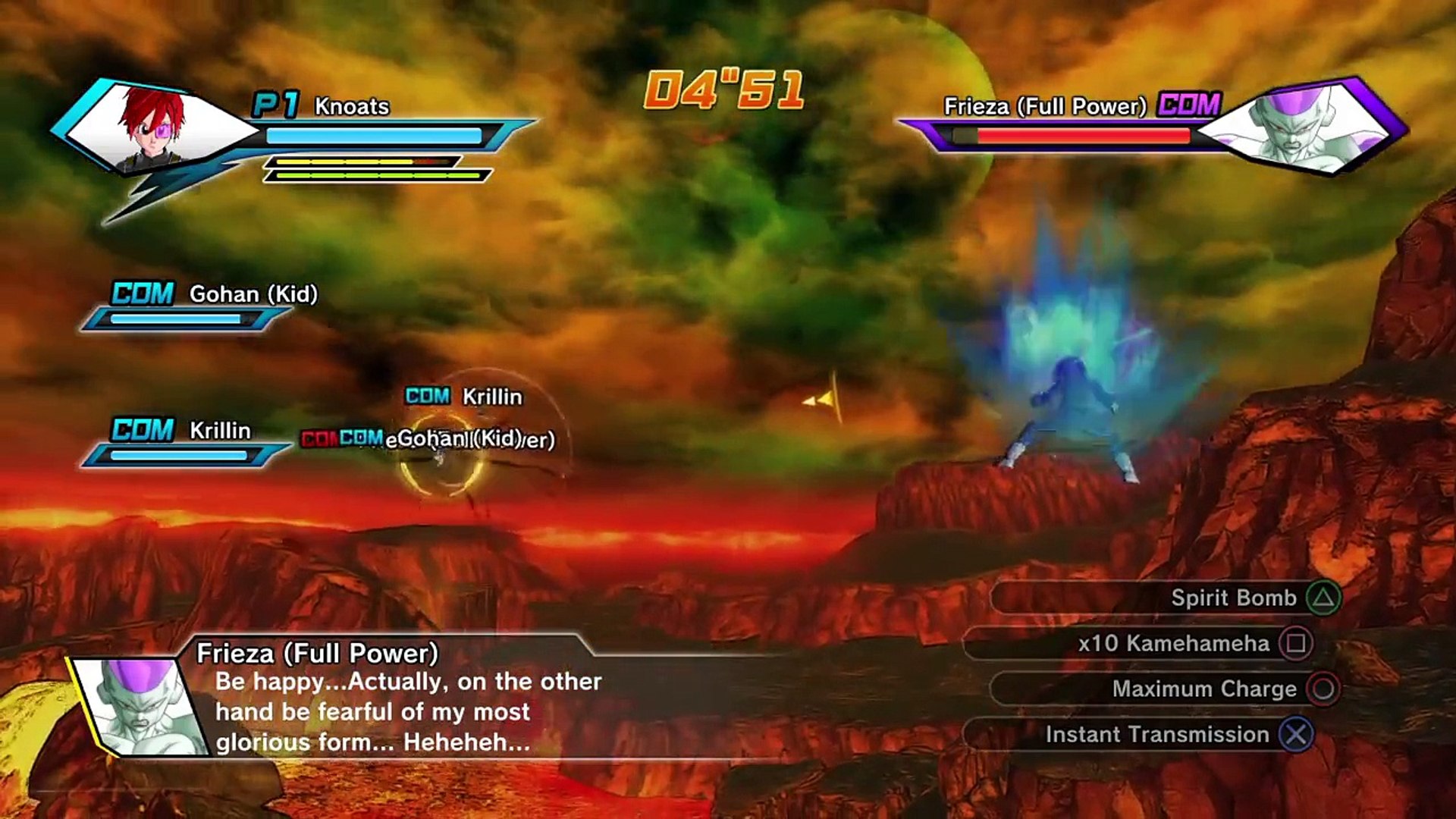Select the Krillin ally panel

point(186,443)
